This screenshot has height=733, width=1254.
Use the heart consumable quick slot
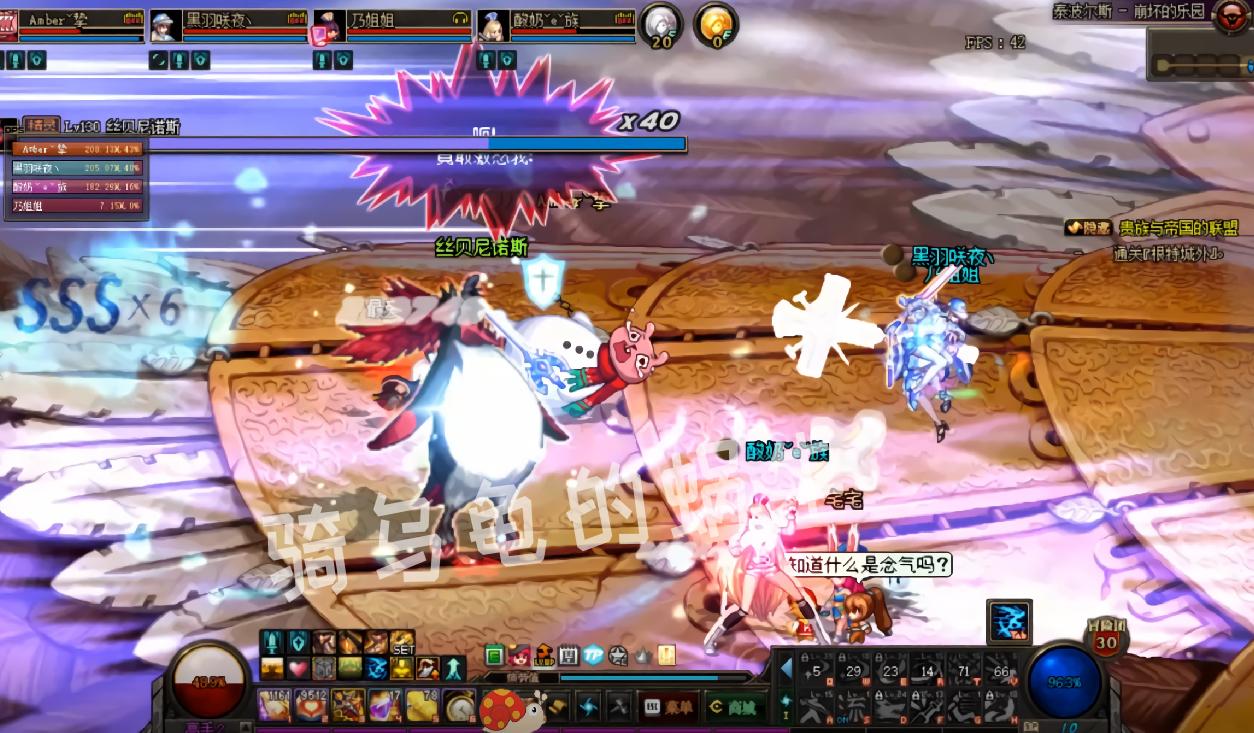click(x=310, y=705)
